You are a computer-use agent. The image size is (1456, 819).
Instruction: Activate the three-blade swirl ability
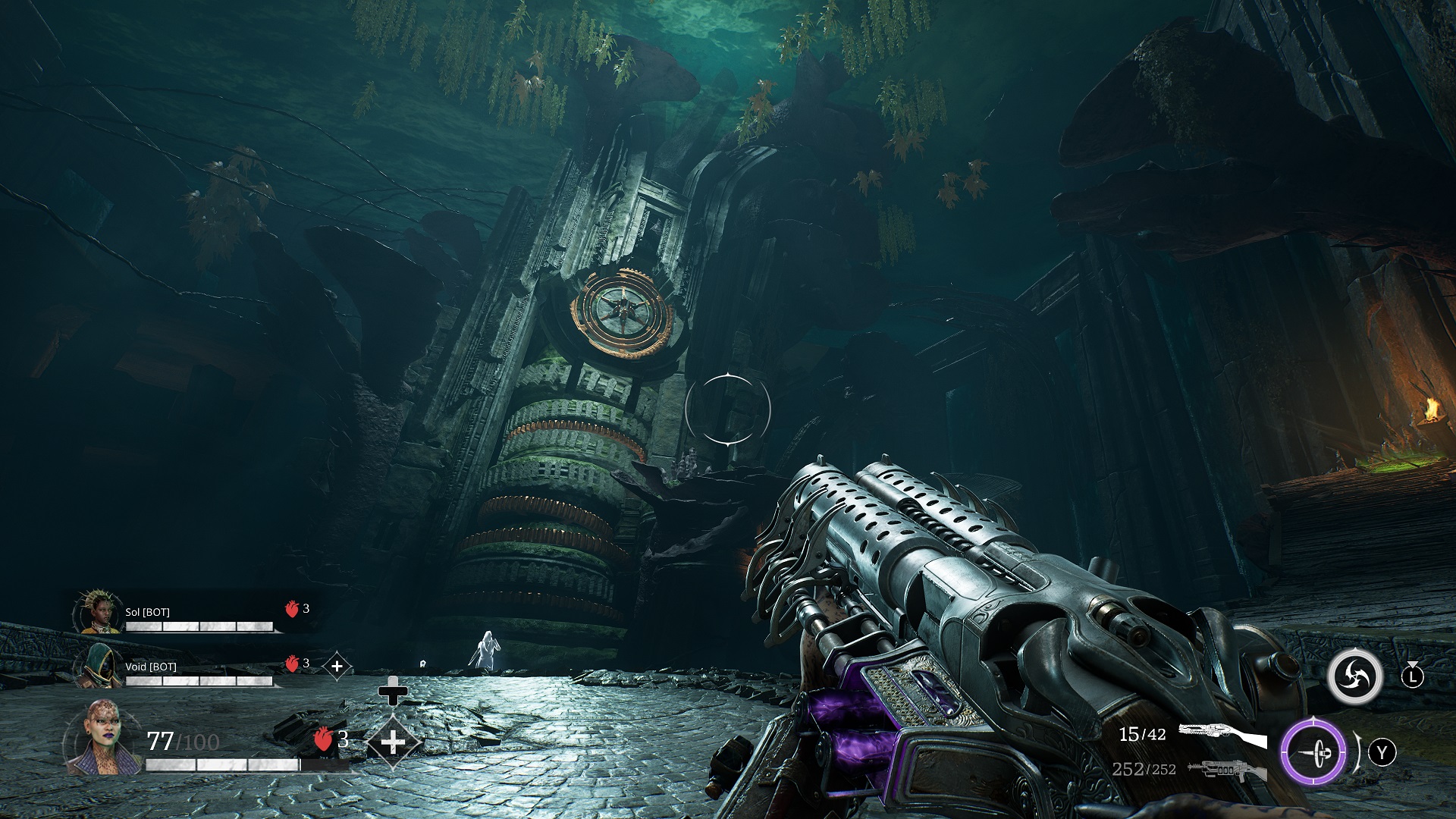[x=1354, y=675]
